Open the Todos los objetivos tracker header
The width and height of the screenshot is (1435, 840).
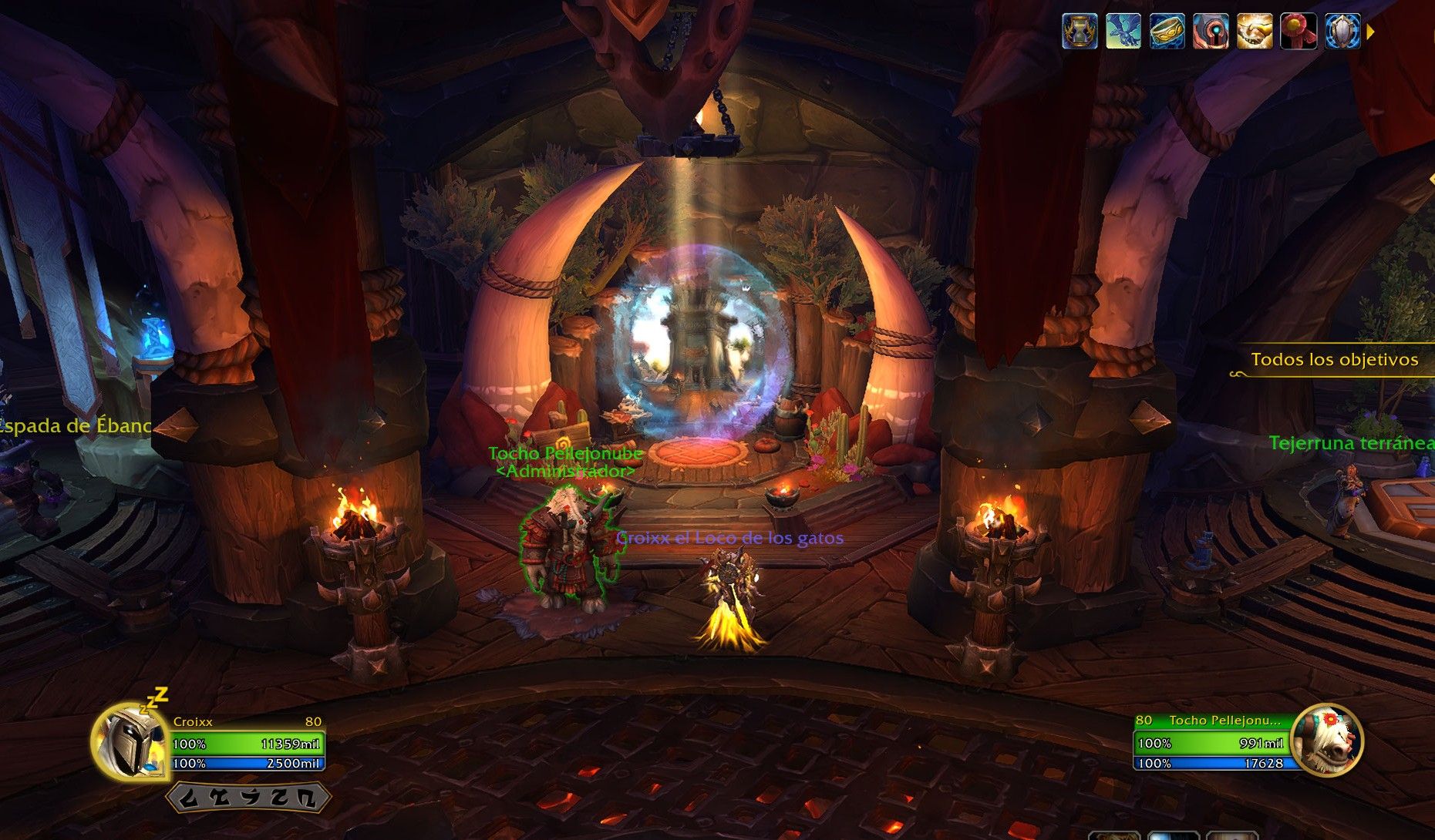pos(1334,360)
